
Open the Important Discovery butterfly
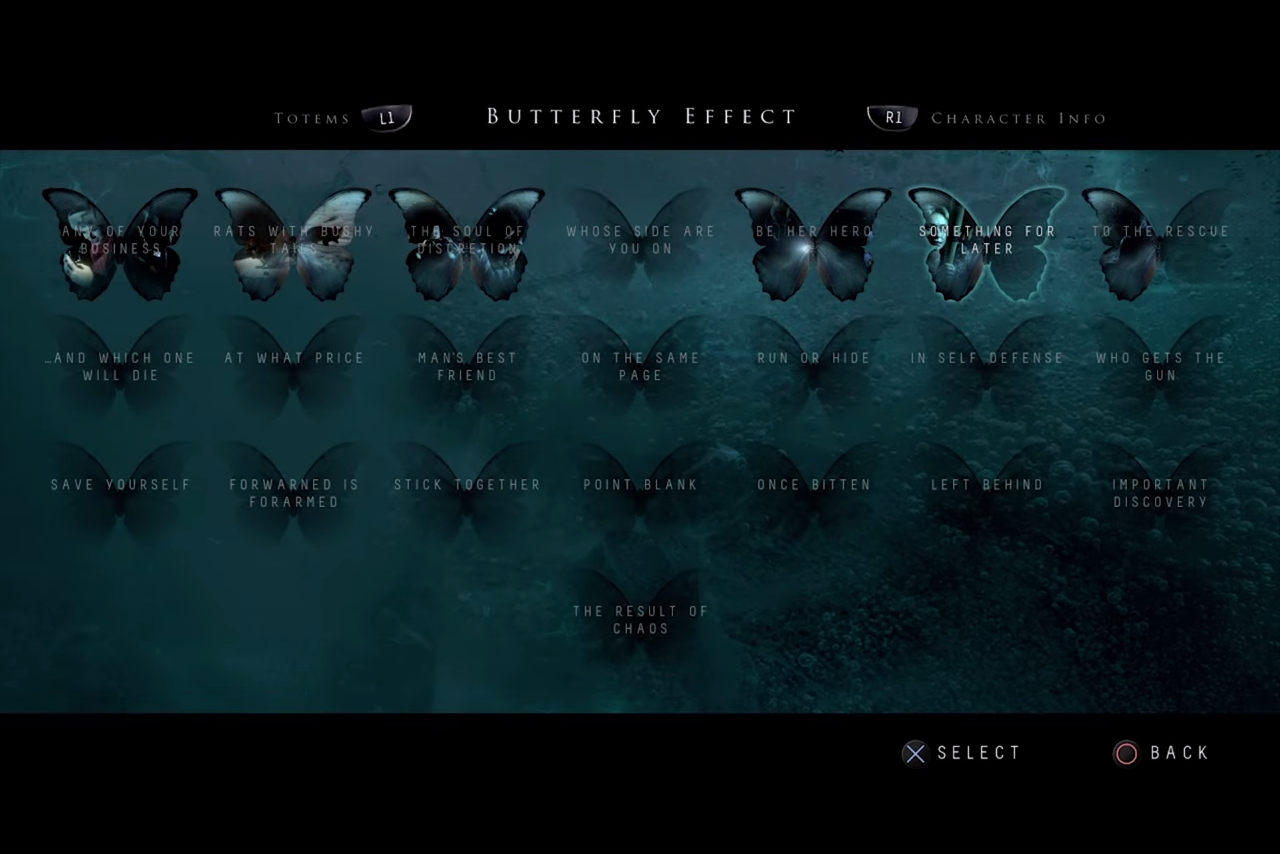(x=1160, y=493)
